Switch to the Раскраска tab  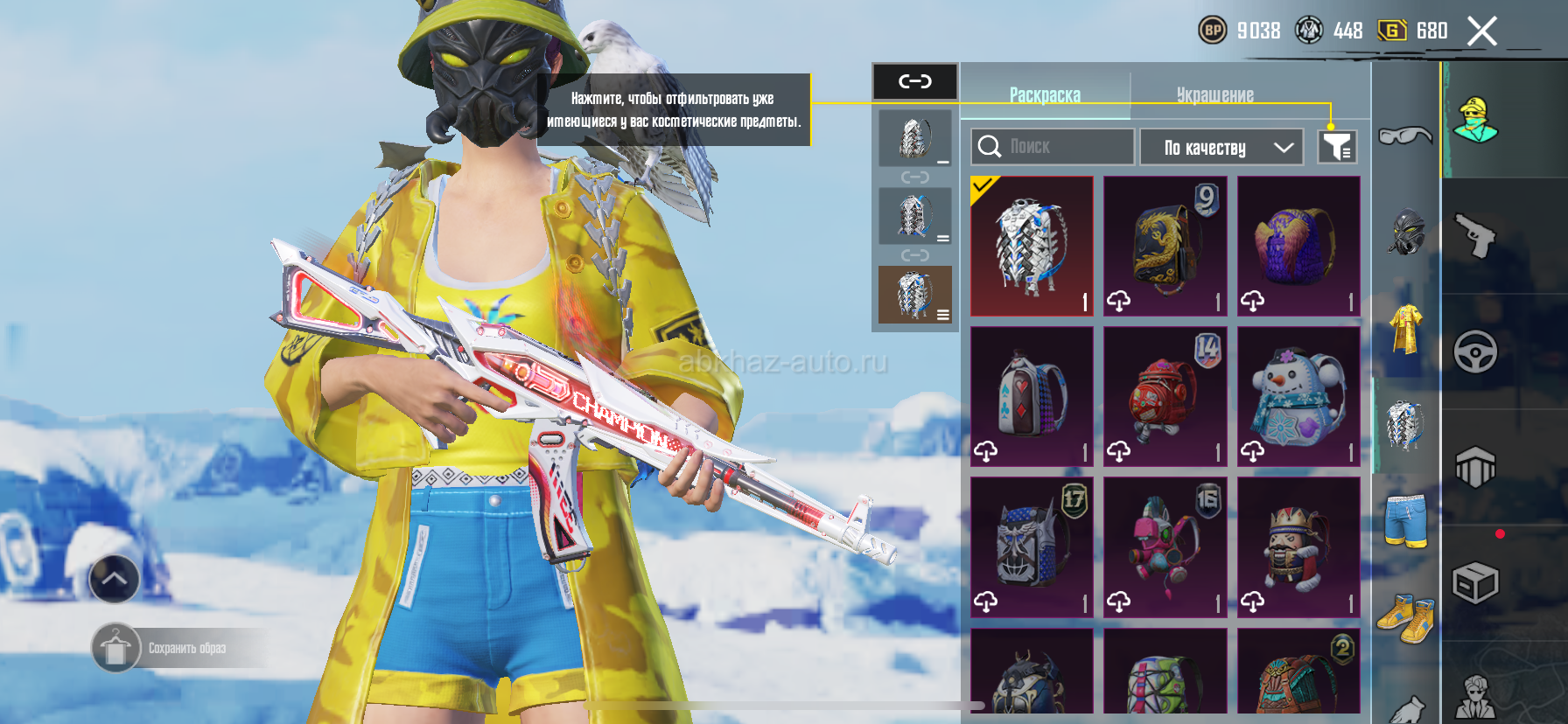click(1045, 94)
